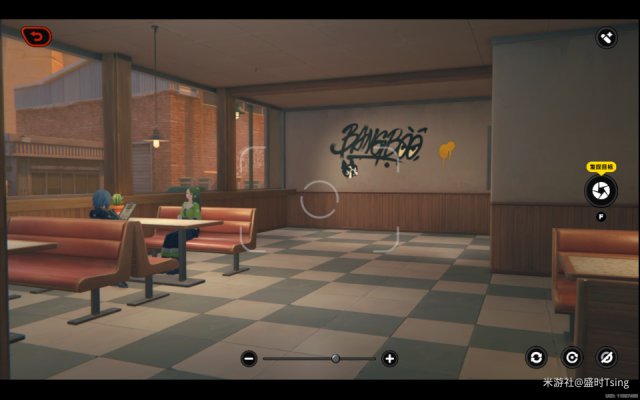
Task: Click the zoom slider handle
Action: pyautogui.click(x=336, y=358)
